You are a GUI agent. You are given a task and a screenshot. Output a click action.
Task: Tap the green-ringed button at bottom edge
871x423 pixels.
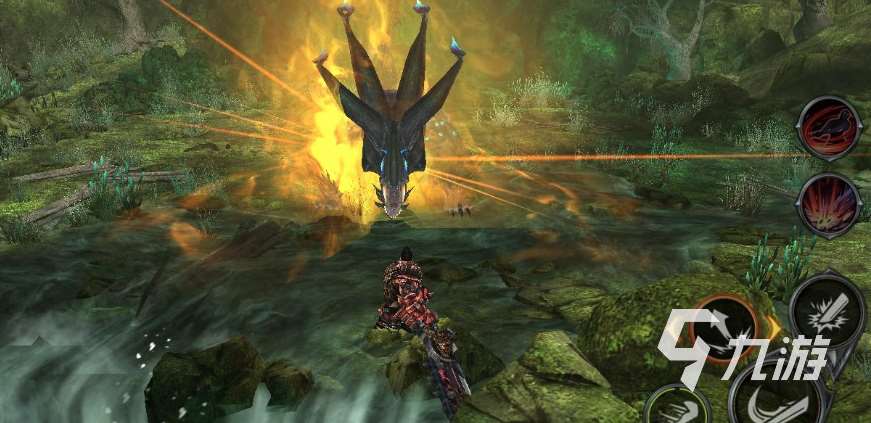(x=677, y=406)
